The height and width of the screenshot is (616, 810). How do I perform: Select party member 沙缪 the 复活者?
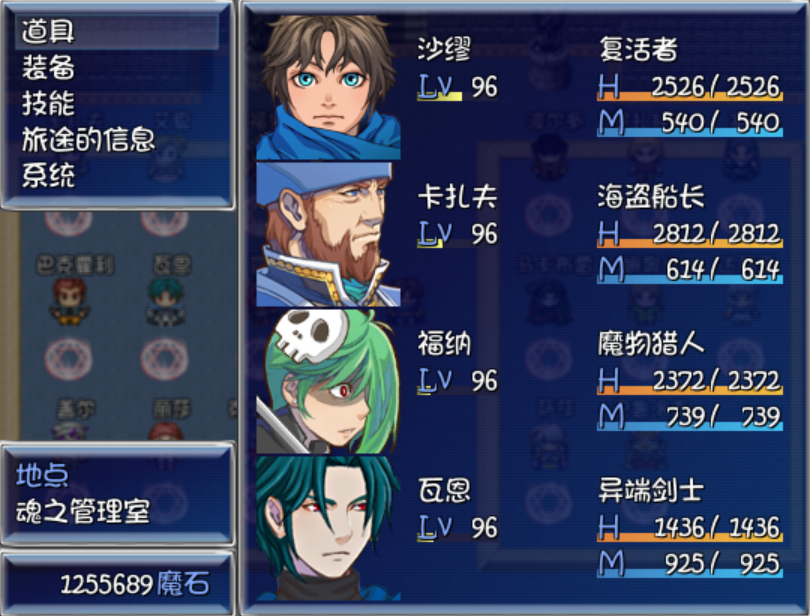point(520,86)
